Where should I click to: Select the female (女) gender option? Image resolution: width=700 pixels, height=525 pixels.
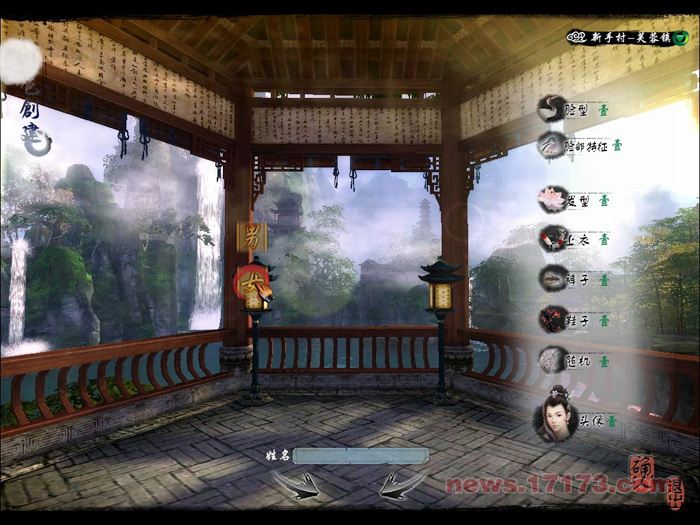point(250,283)
